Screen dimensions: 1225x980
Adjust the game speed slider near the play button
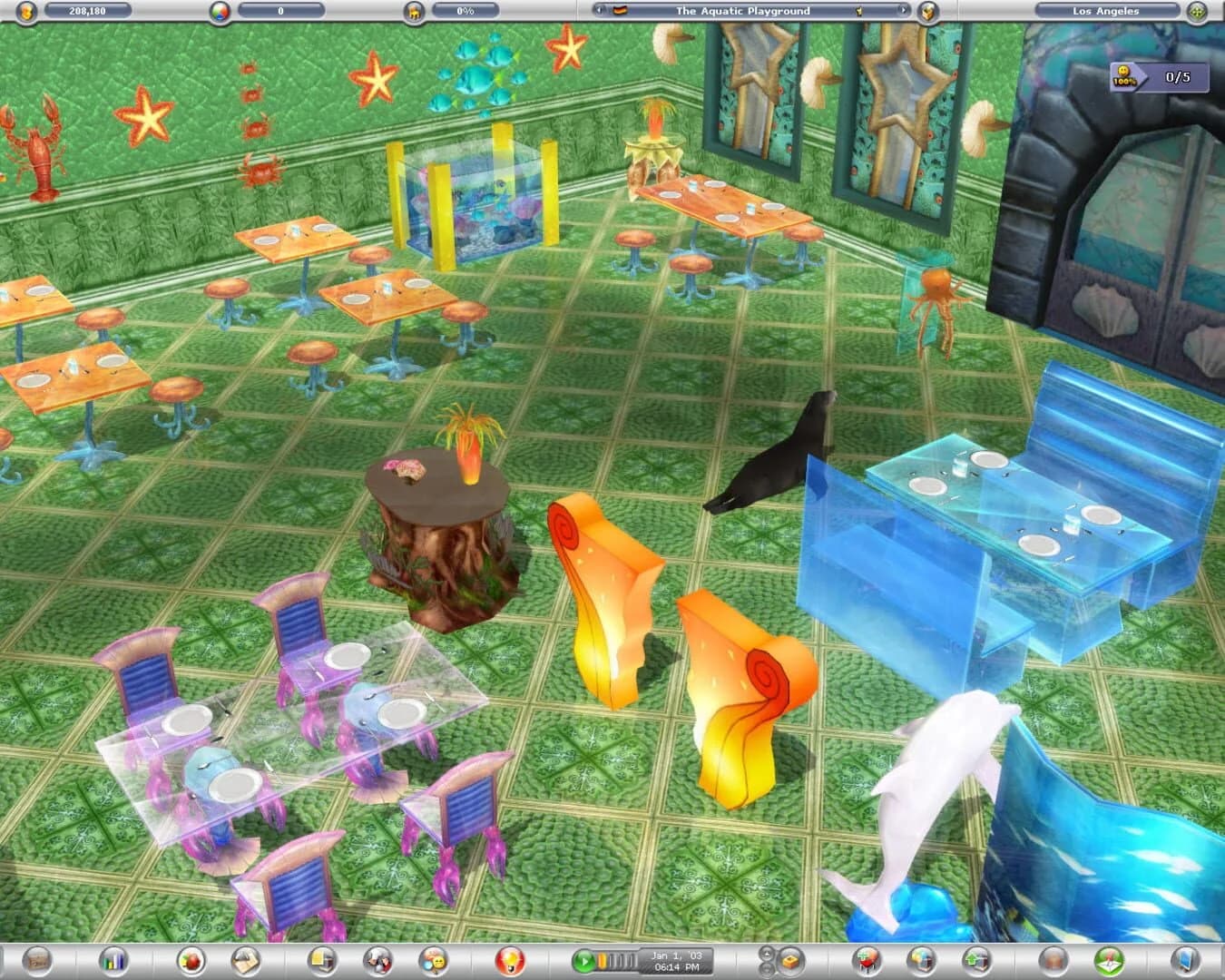[613, 959]
